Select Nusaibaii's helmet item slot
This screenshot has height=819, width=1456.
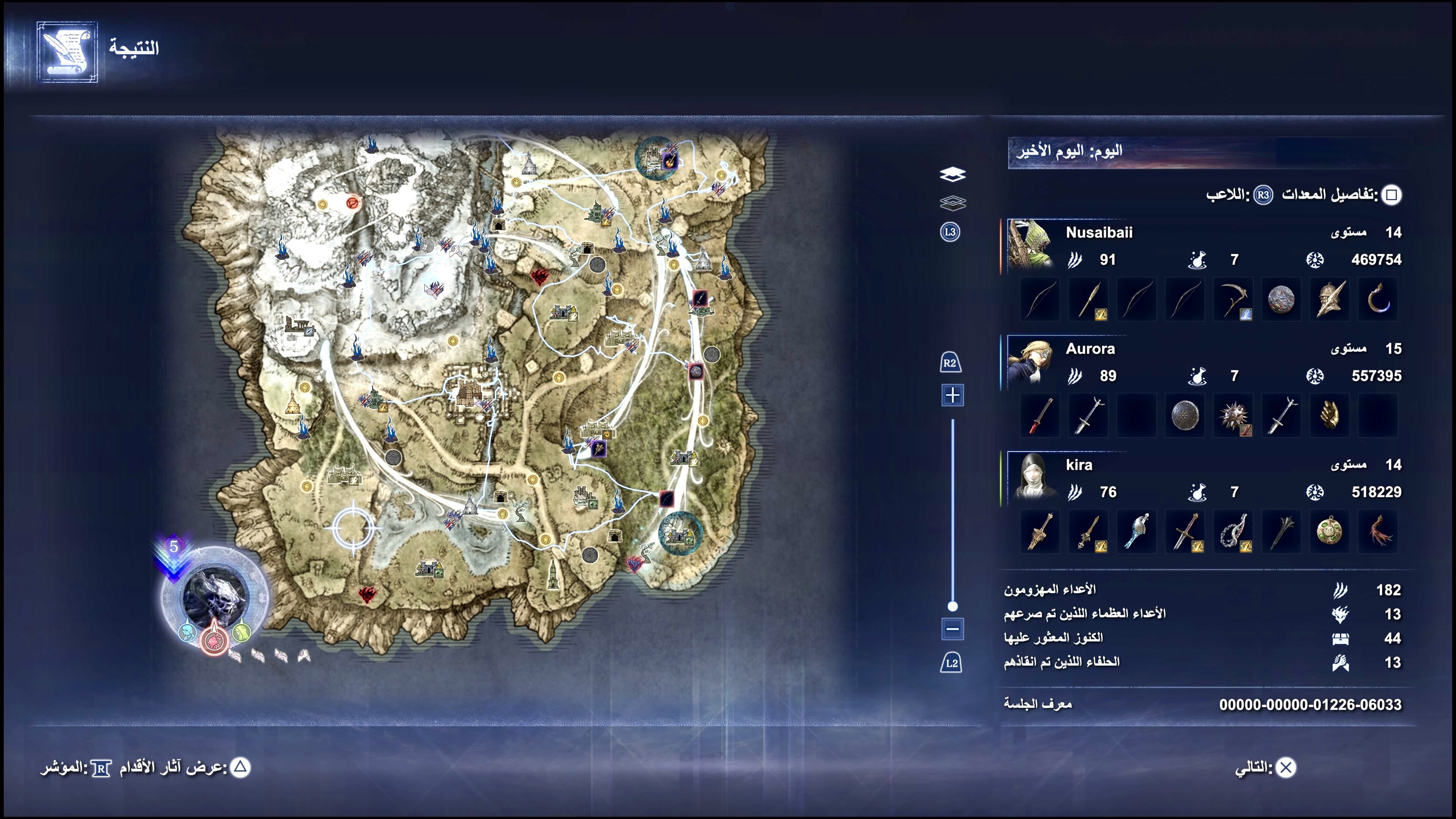[1330, 300]
